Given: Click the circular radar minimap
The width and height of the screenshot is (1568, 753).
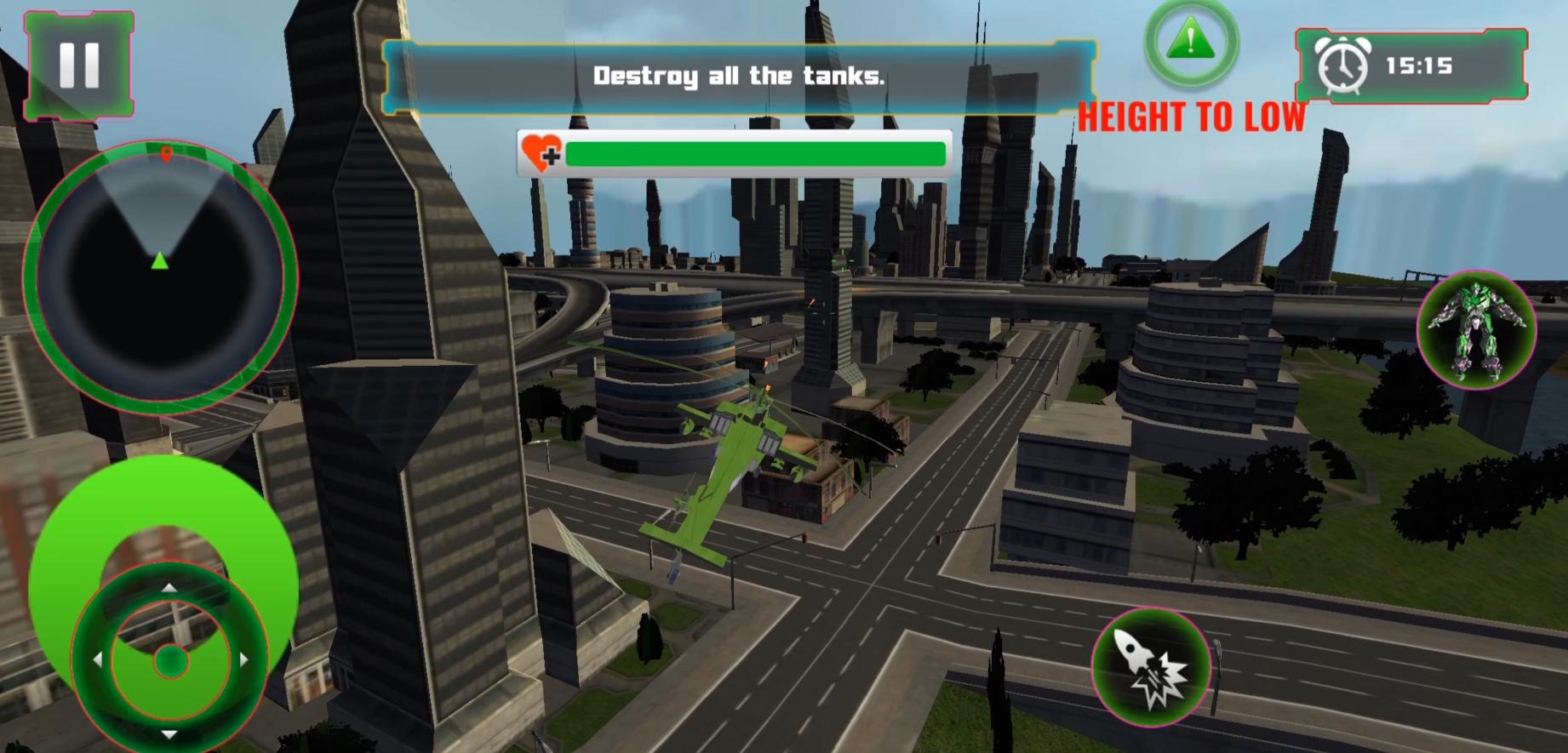Looking at the screenshot, I should click(x=159, y=276).
